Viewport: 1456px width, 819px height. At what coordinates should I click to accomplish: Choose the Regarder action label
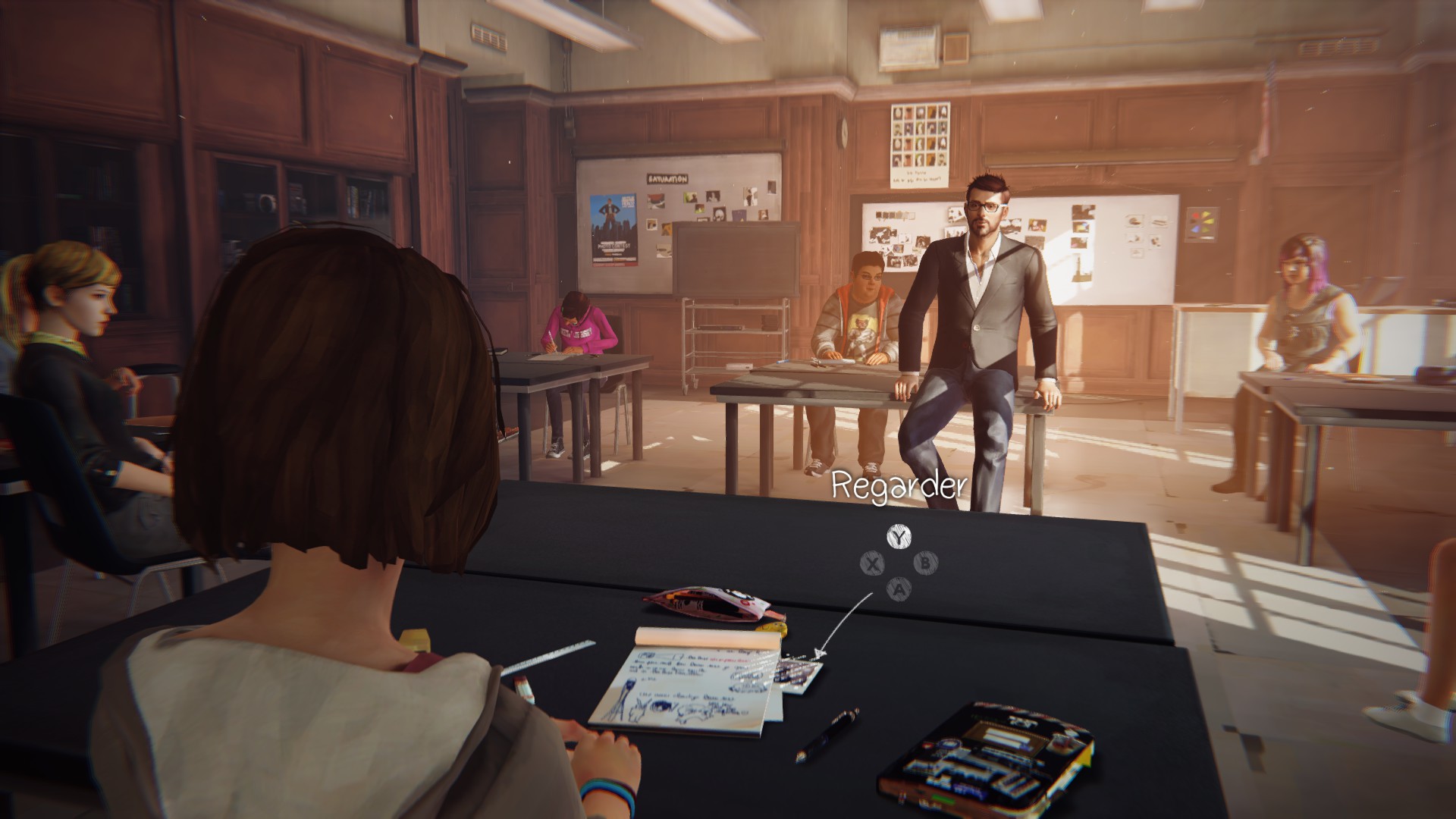coord(899,487)
